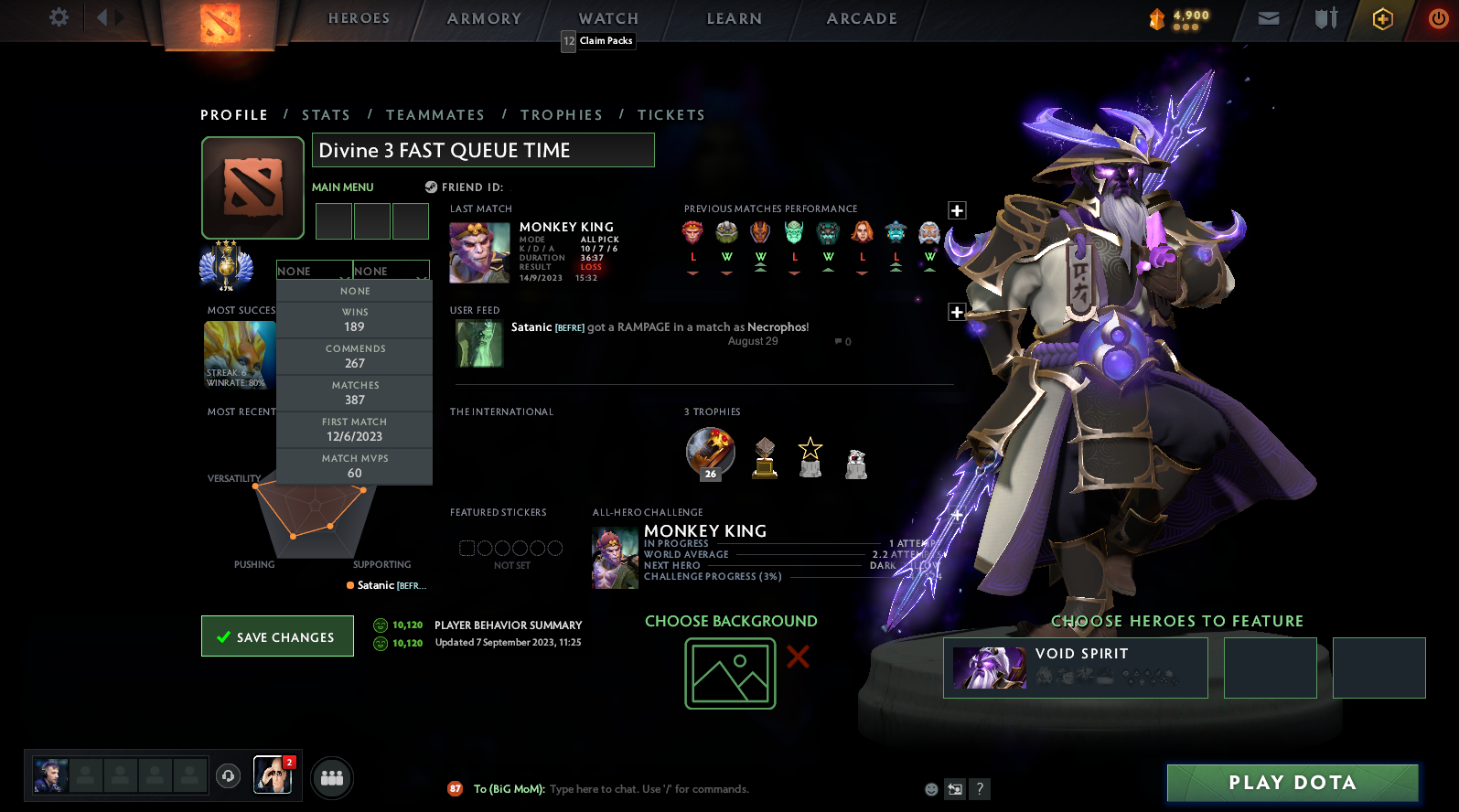Screen dimensions: 1459x812
Task: Click the PLAY DOTA button
Action: pyautogui.click(x=1292, y=783)
